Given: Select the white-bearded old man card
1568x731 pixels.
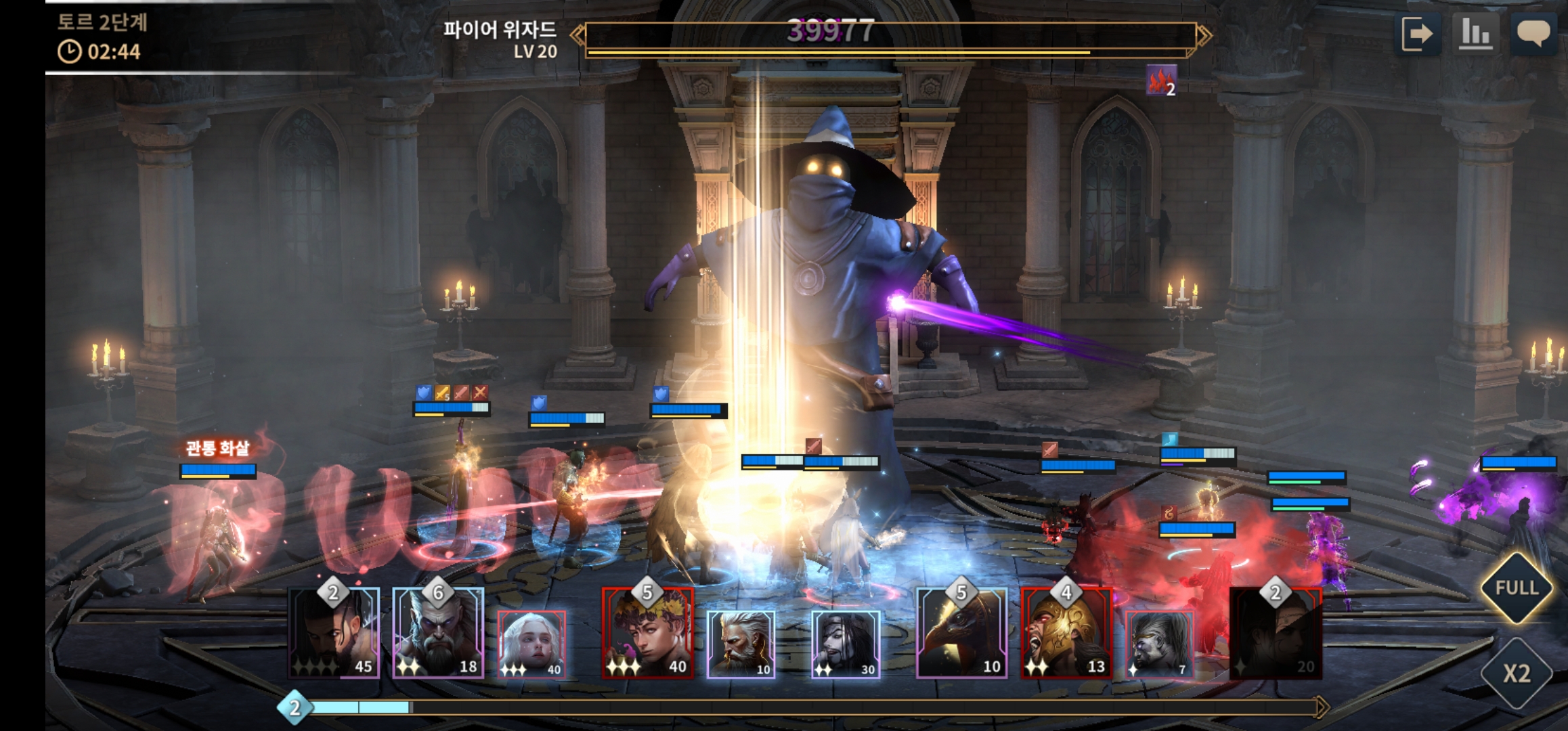Looking at the screenshot, I should tap(741, 643).
